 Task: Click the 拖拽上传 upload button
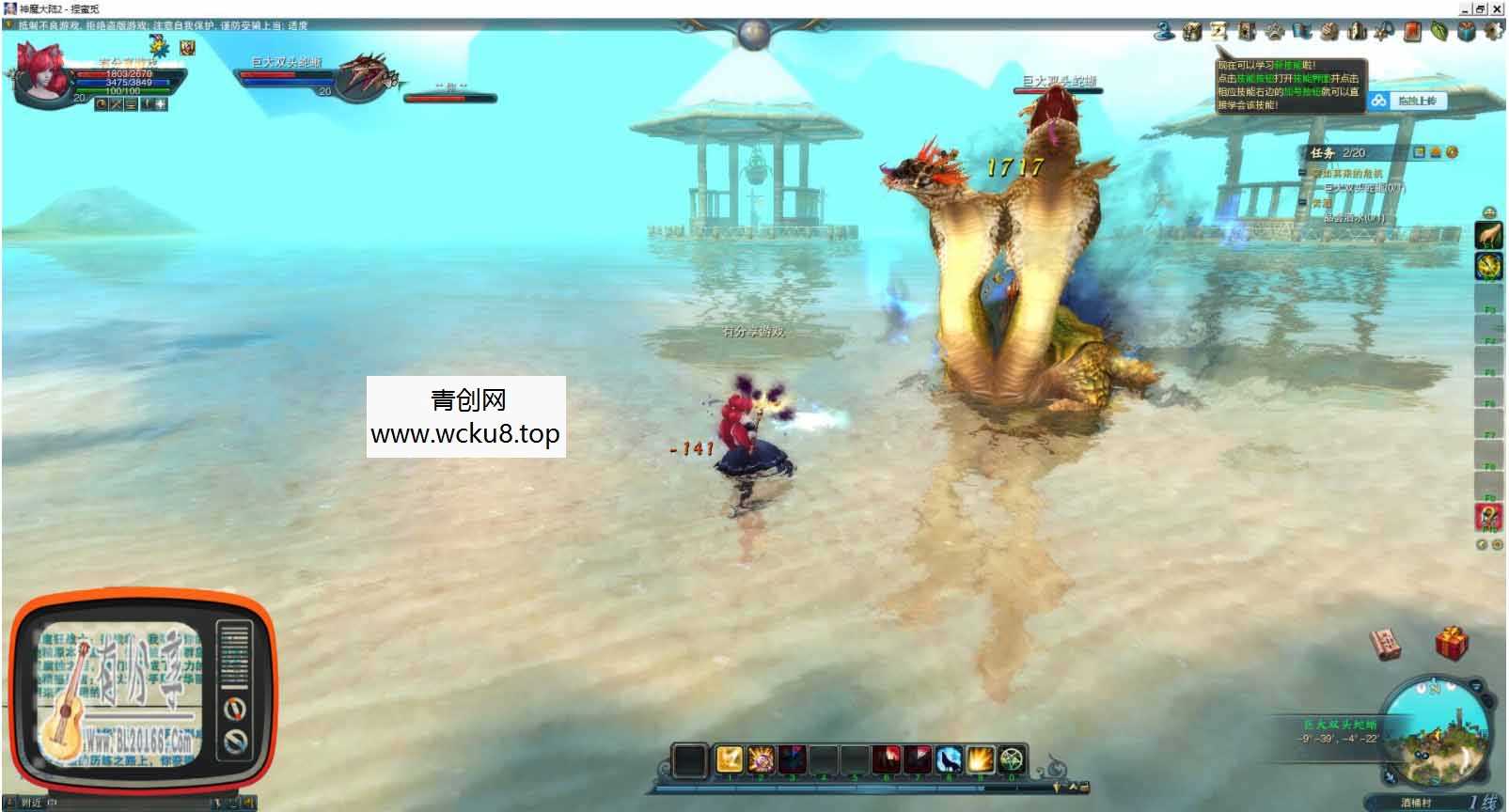point(1416,101)
